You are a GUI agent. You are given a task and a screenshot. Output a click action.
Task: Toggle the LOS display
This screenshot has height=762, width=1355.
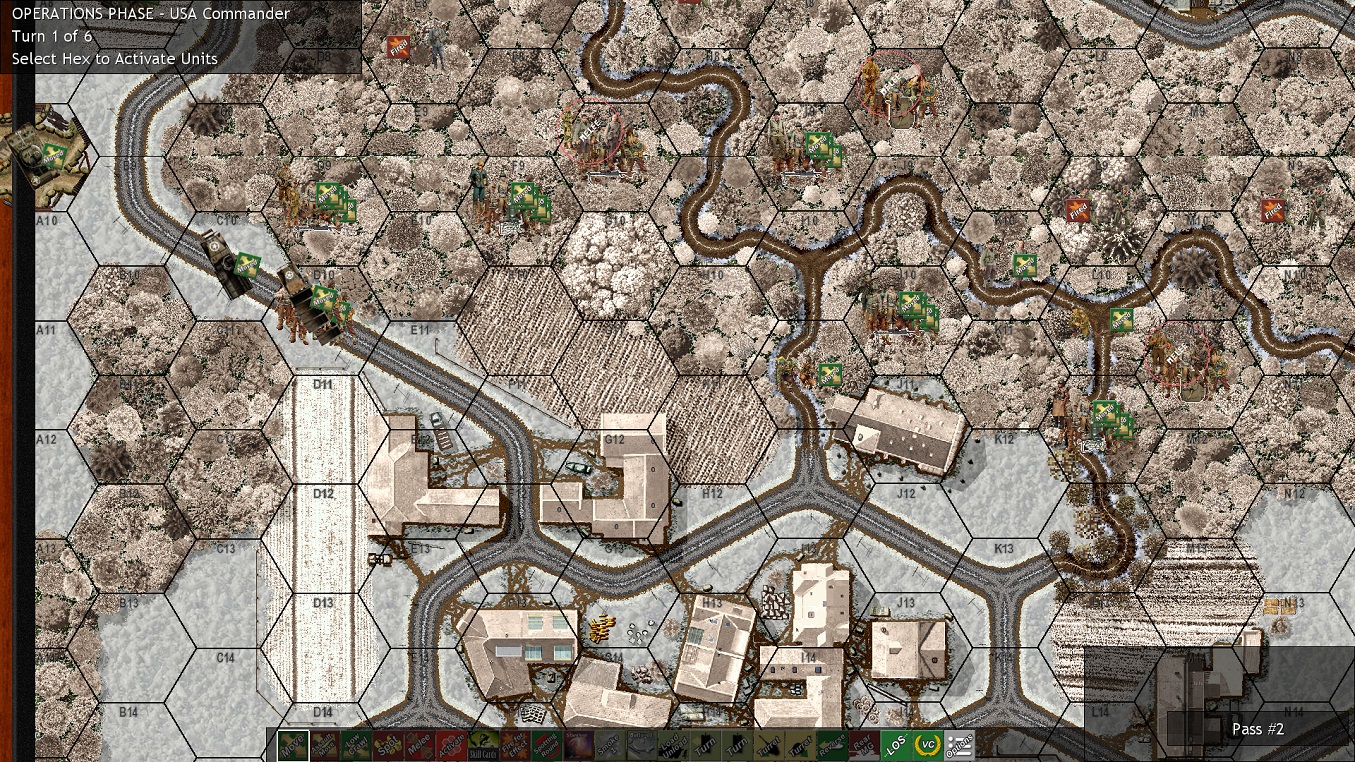click(895, 745)
